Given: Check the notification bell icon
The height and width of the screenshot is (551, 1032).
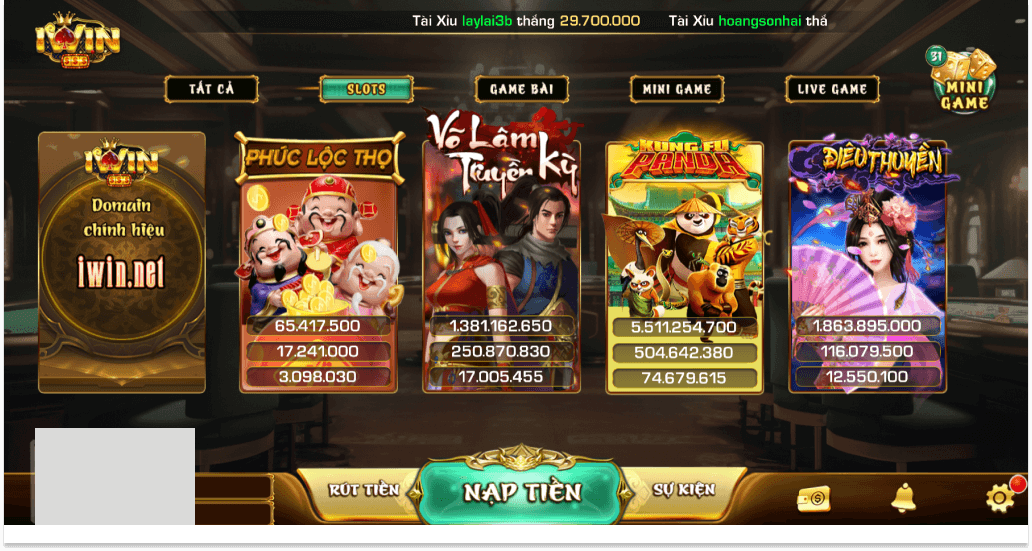Looking at the screenshot, I should (x=903, y=497).
